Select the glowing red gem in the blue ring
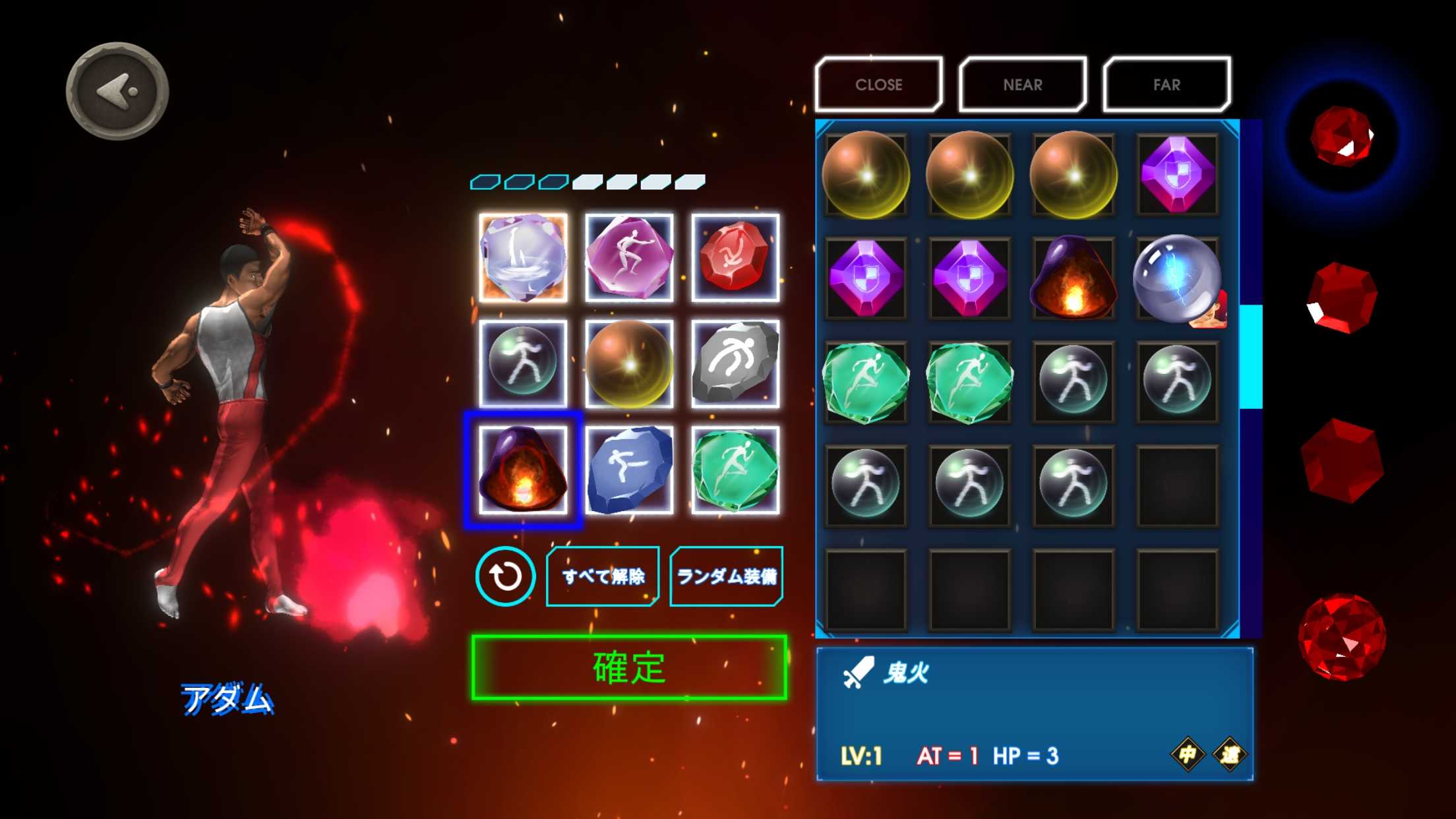This screenshot has width=1456, height=819. point(1341,136)
